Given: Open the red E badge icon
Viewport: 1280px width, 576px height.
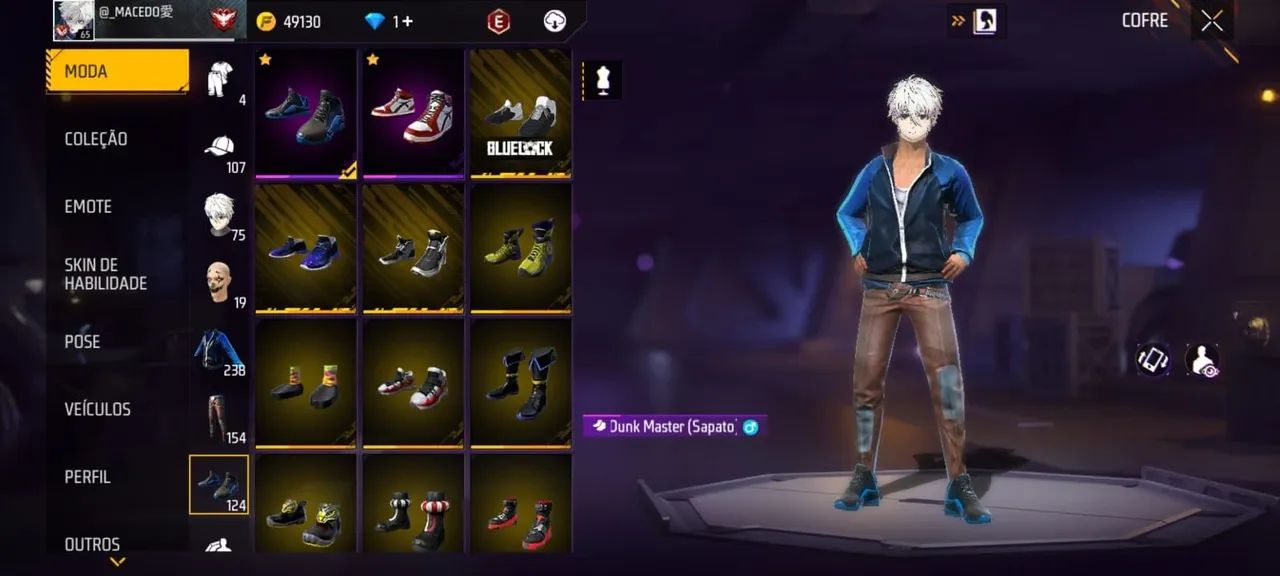Looking at the screenshot, I should [x=498, y=21].
